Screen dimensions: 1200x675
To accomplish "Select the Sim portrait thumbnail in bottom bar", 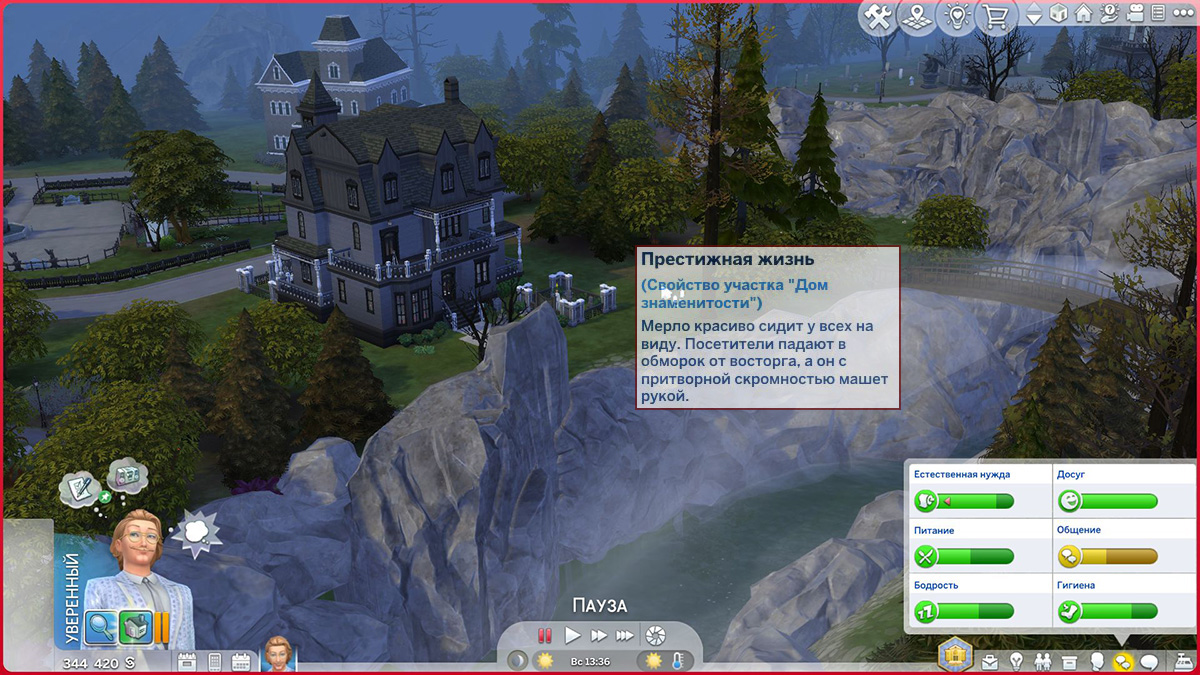I will click(279, 654).
